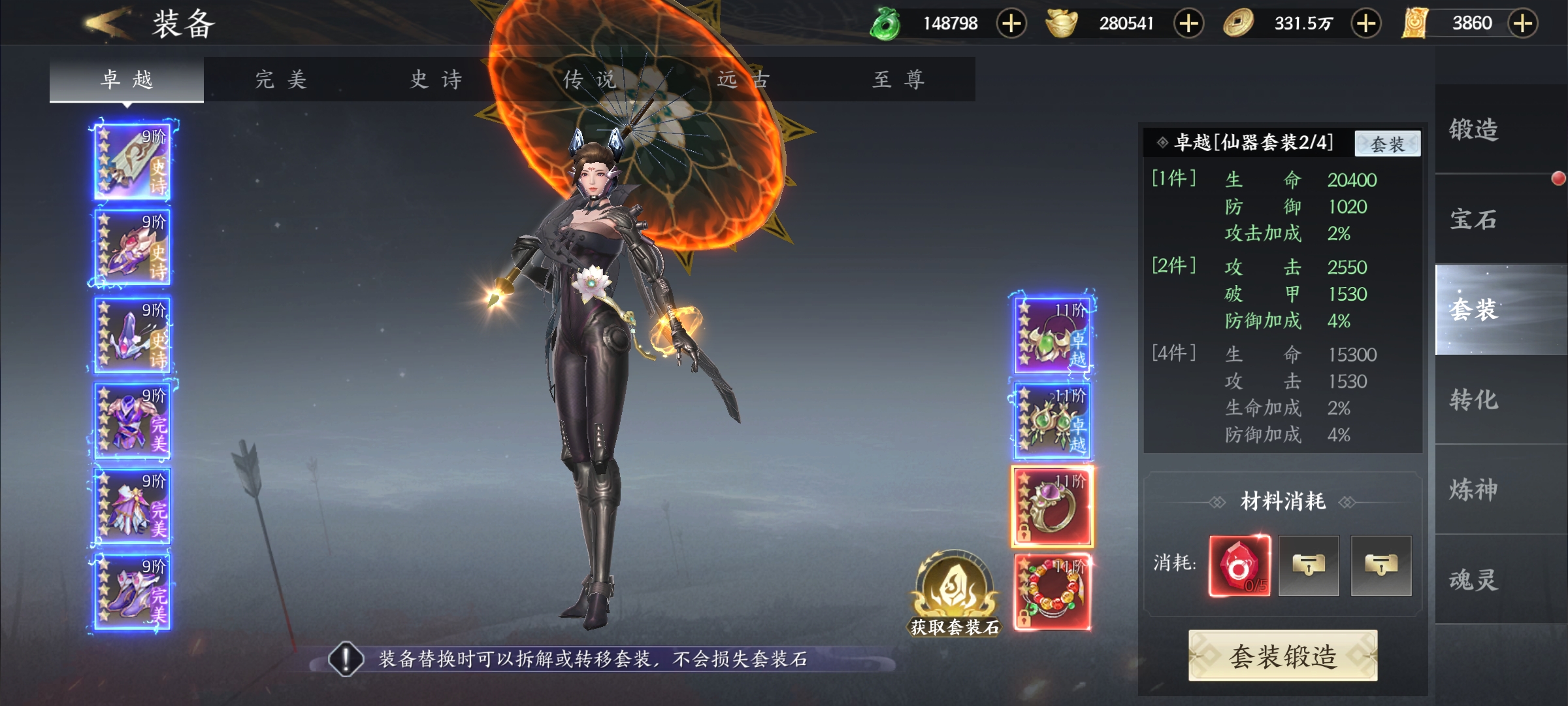Select the 至尊 quality tab
The height and width of the screenshot is (706, 1568).
point(899,80)
